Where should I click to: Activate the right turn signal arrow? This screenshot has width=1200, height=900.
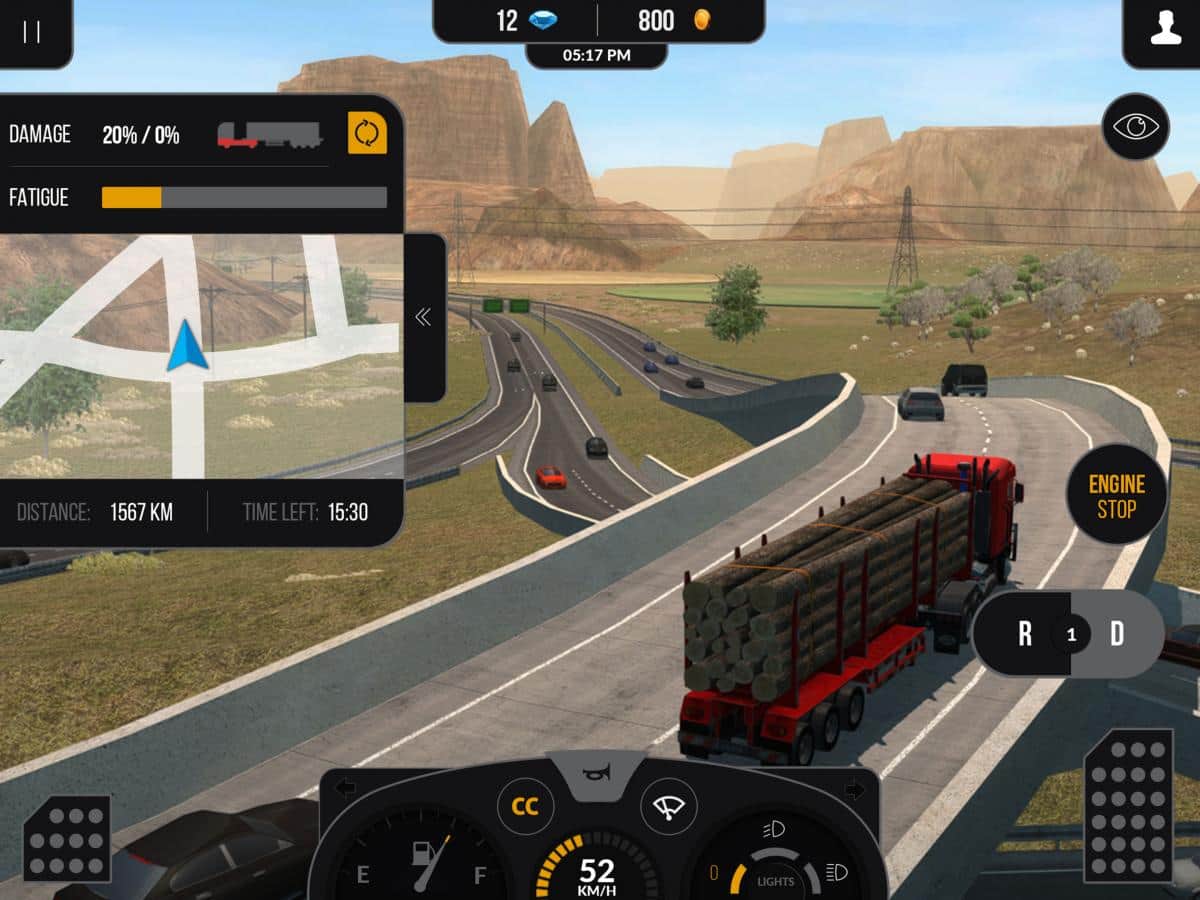(x=855, y=789)
